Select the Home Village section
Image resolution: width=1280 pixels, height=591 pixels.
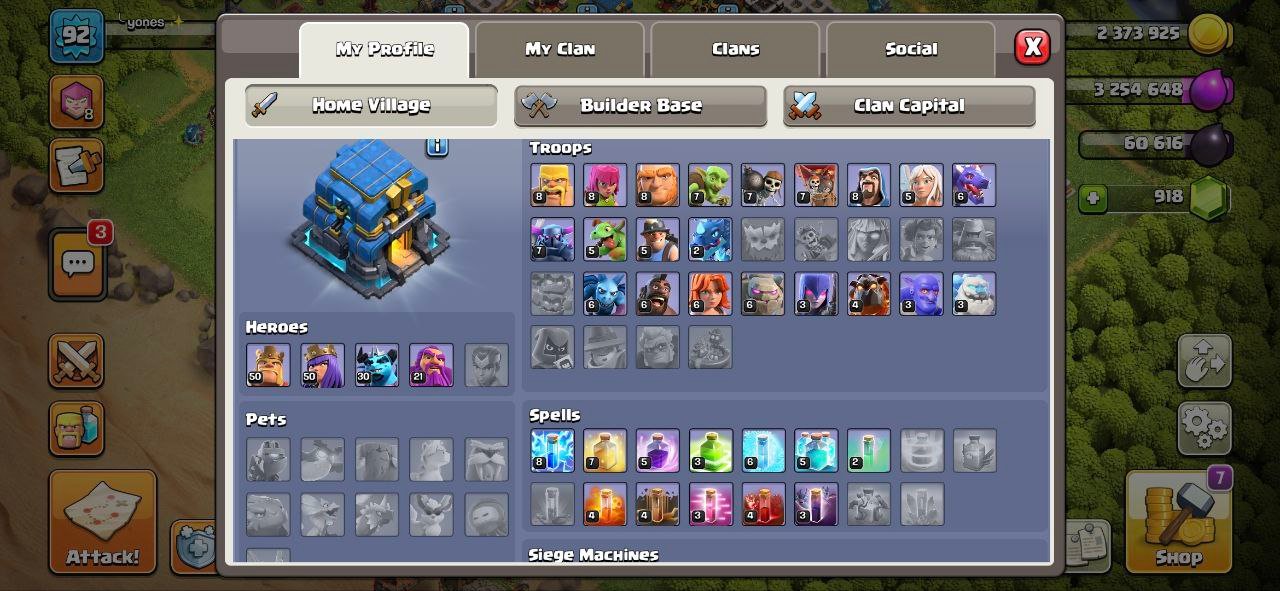click(x=371, y=106)
